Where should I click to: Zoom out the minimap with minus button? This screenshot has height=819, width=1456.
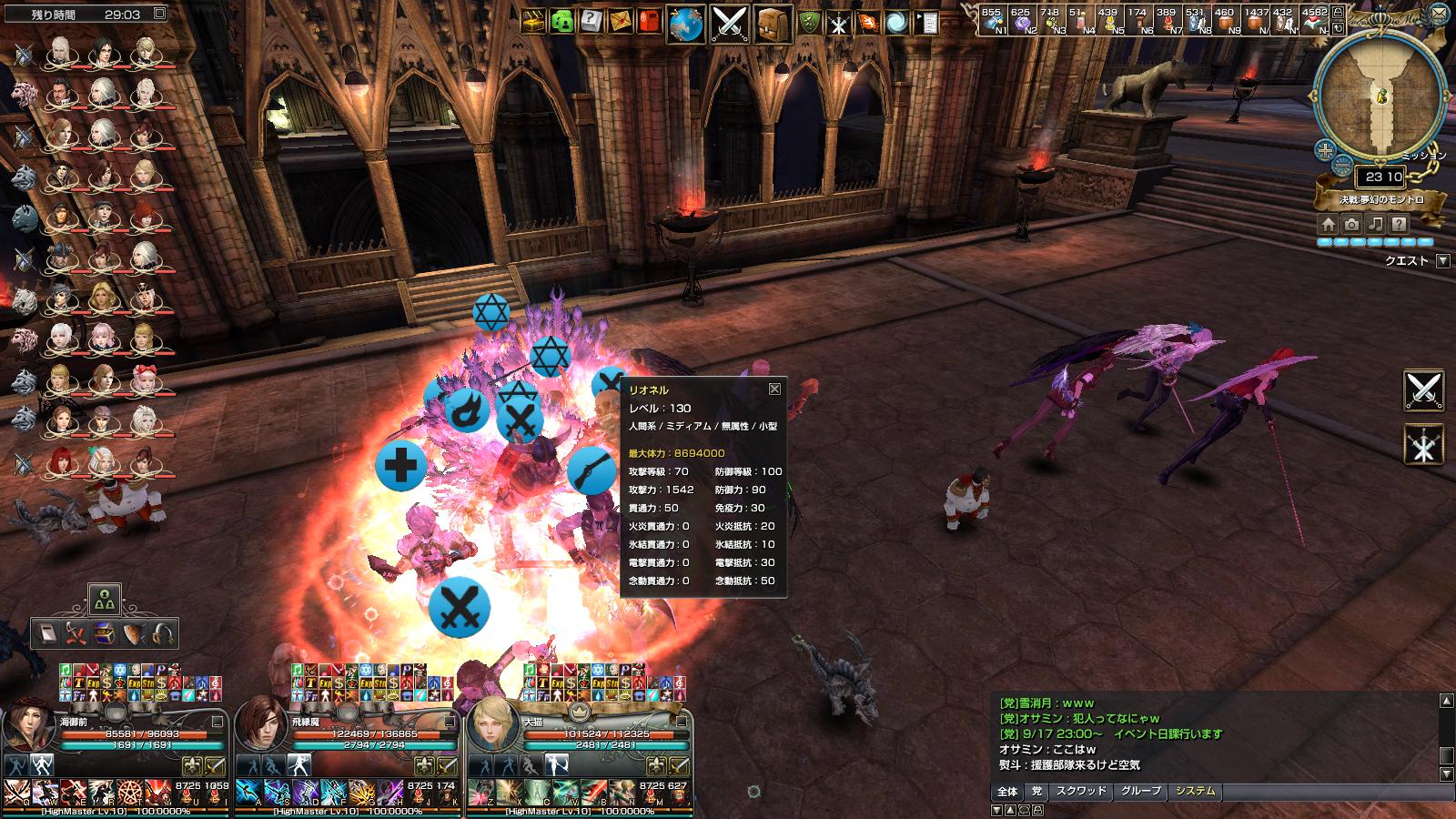pos(1343,166)
